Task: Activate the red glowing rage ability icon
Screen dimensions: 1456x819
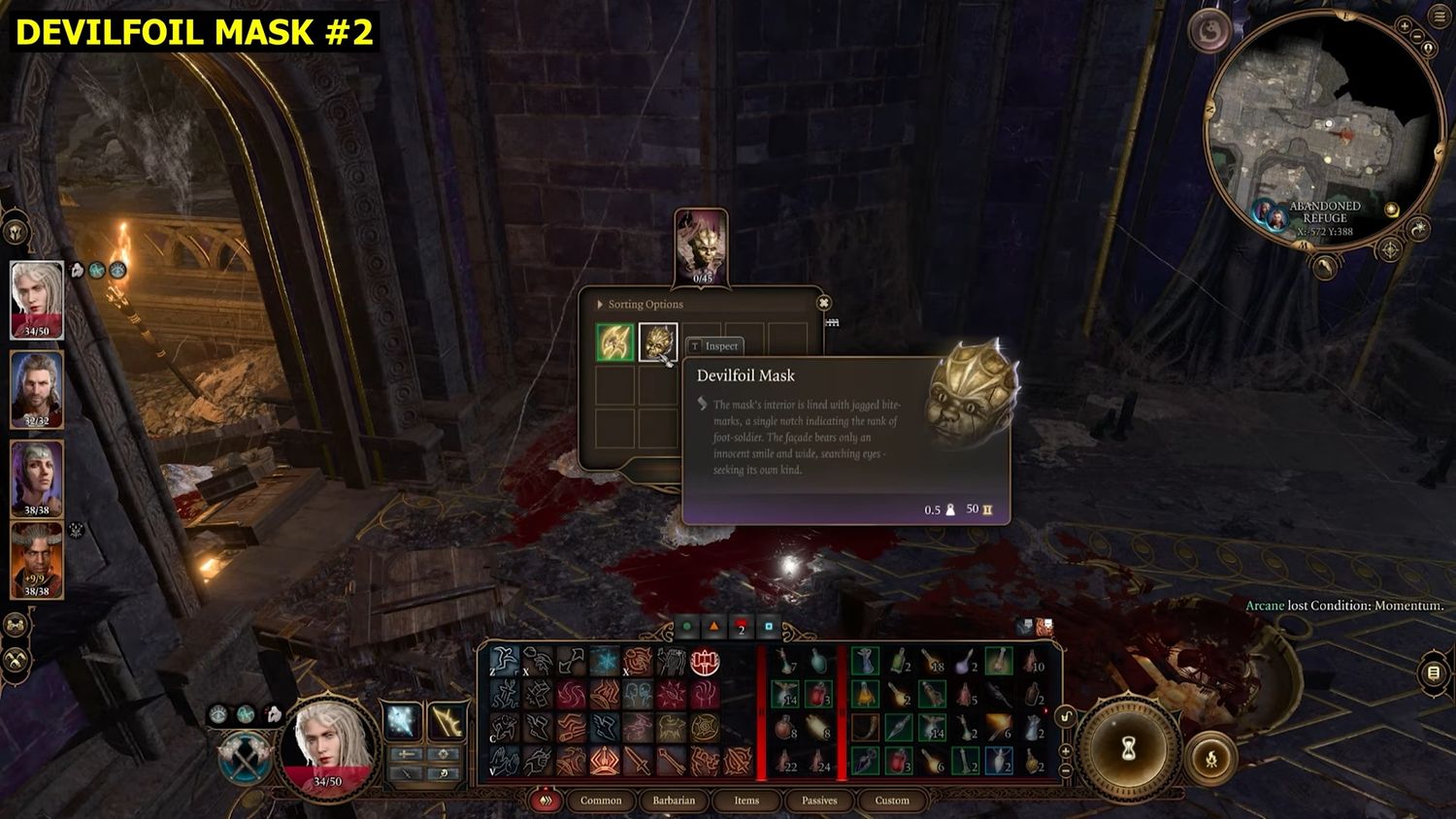Action: click(705, 663)
